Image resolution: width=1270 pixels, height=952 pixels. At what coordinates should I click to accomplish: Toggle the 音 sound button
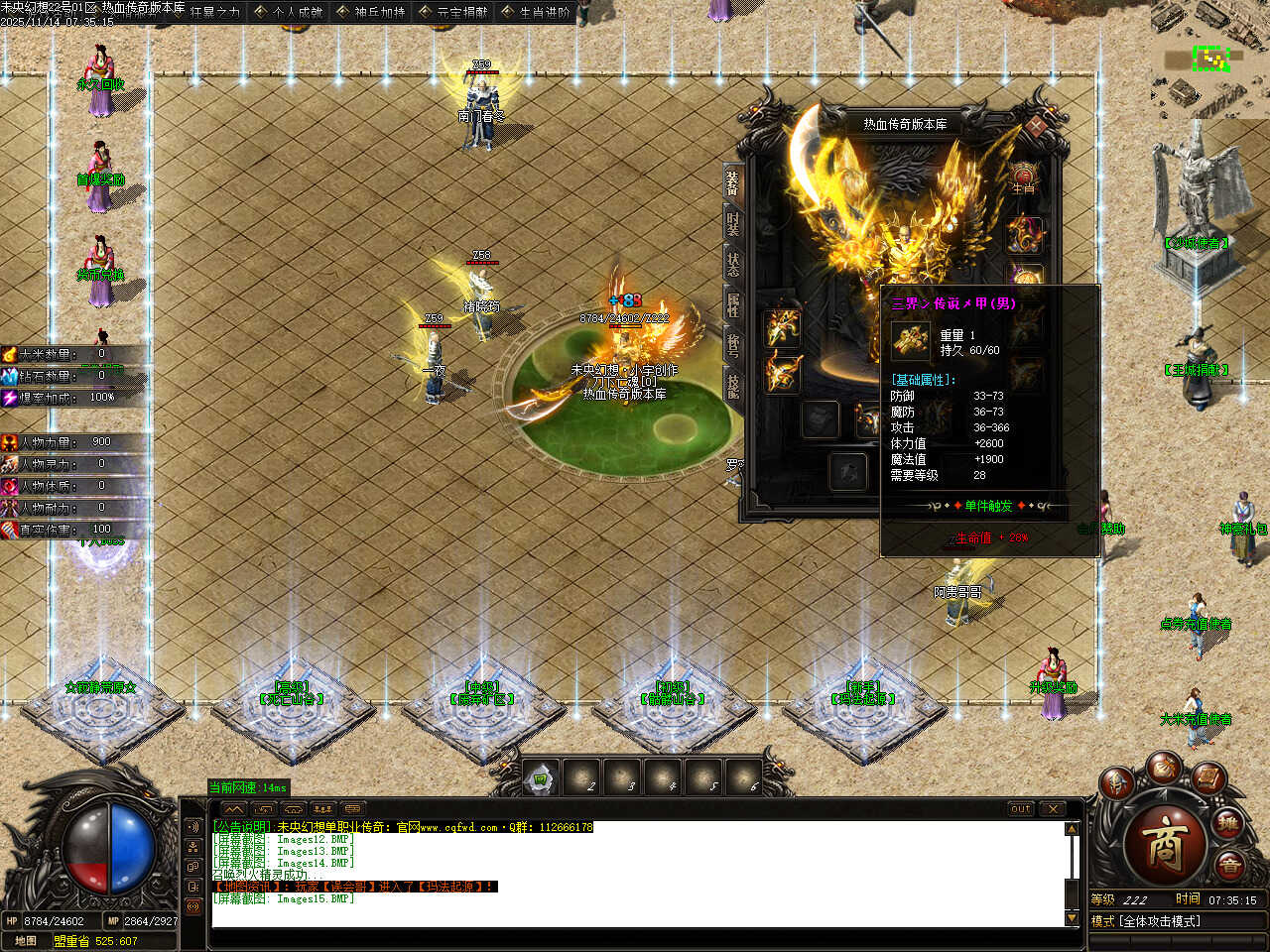[x=1230, y=866]
